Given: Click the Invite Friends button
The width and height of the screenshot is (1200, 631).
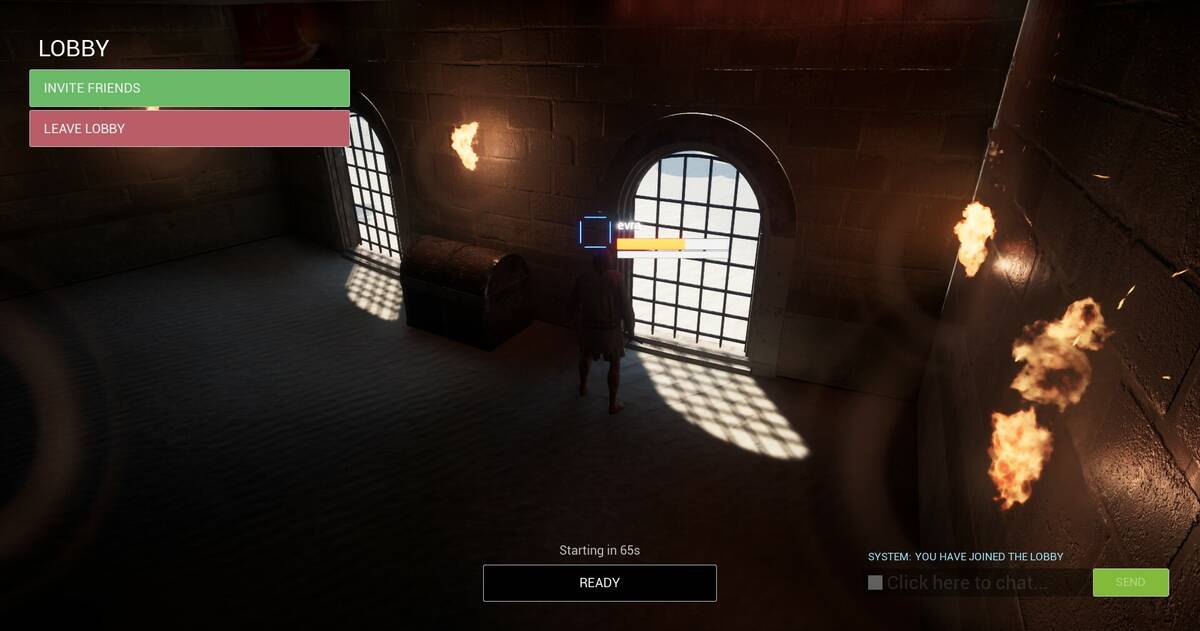Looking at the screenshot, I should 189,88.
